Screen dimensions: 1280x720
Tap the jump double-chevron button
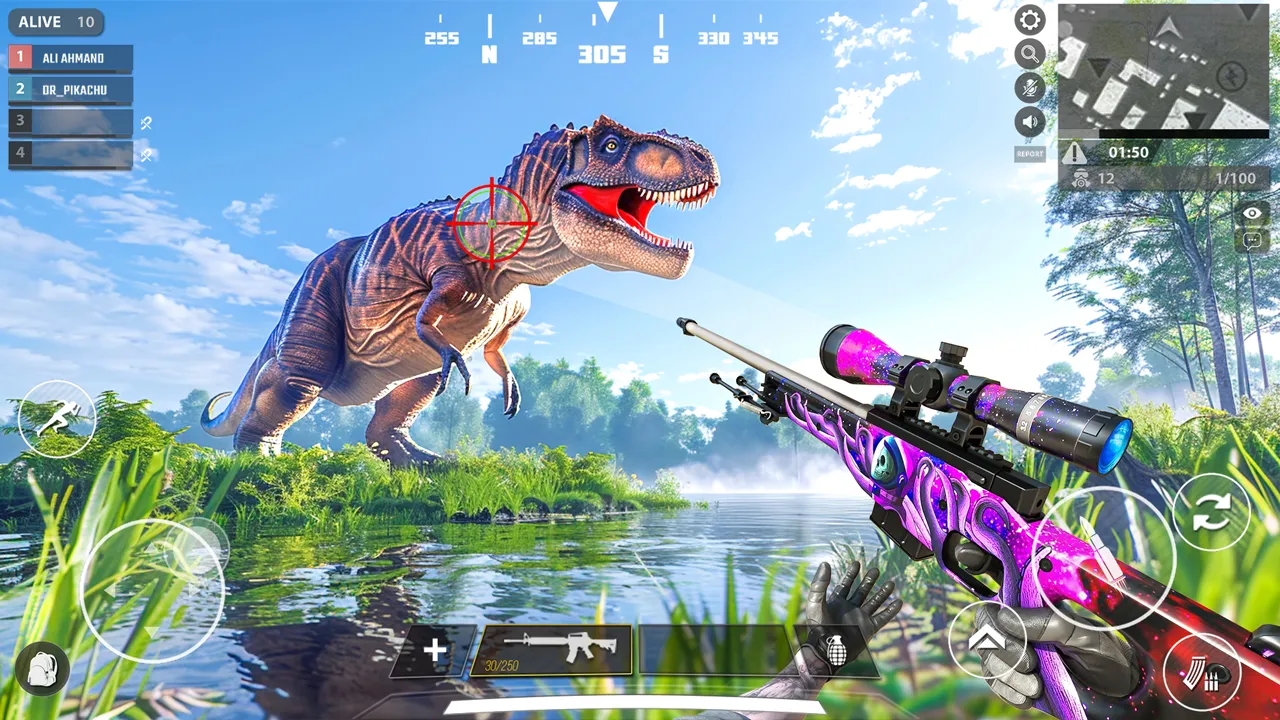pyautogui.click(x=986, y=641)
